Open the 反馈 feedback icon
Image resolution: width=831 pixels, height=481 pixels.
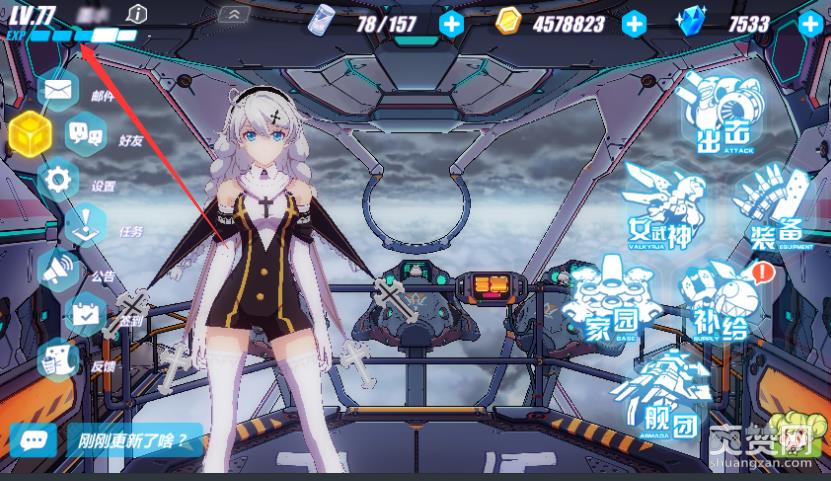tap(60, 359)
